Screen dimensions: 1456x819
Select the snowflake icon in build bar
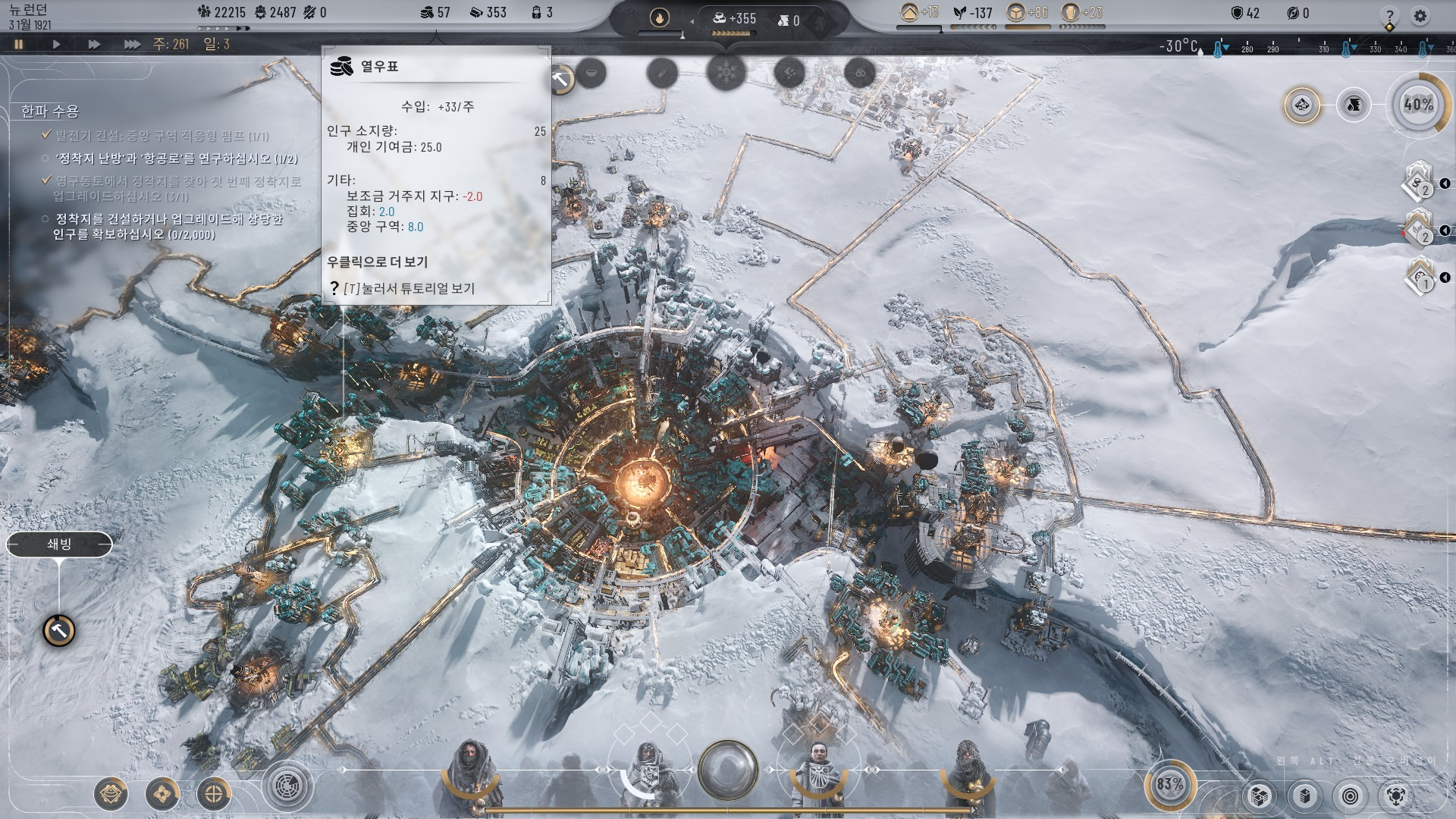point(726,74)
